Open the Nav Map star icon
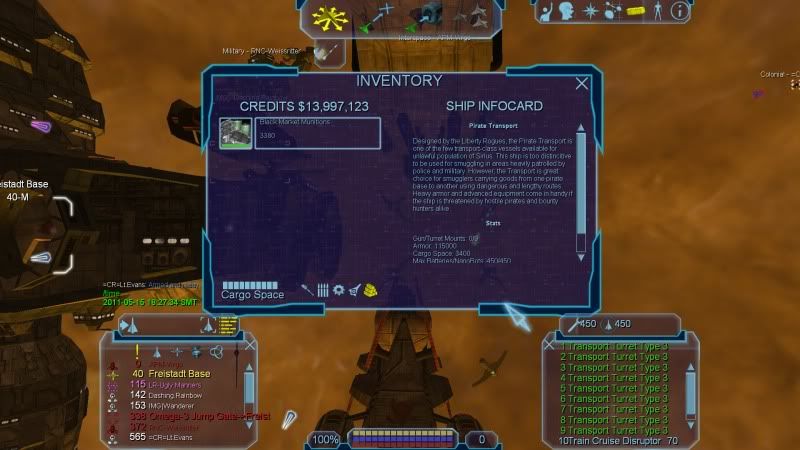Viewport: 800px width, 450px height. 590,12
